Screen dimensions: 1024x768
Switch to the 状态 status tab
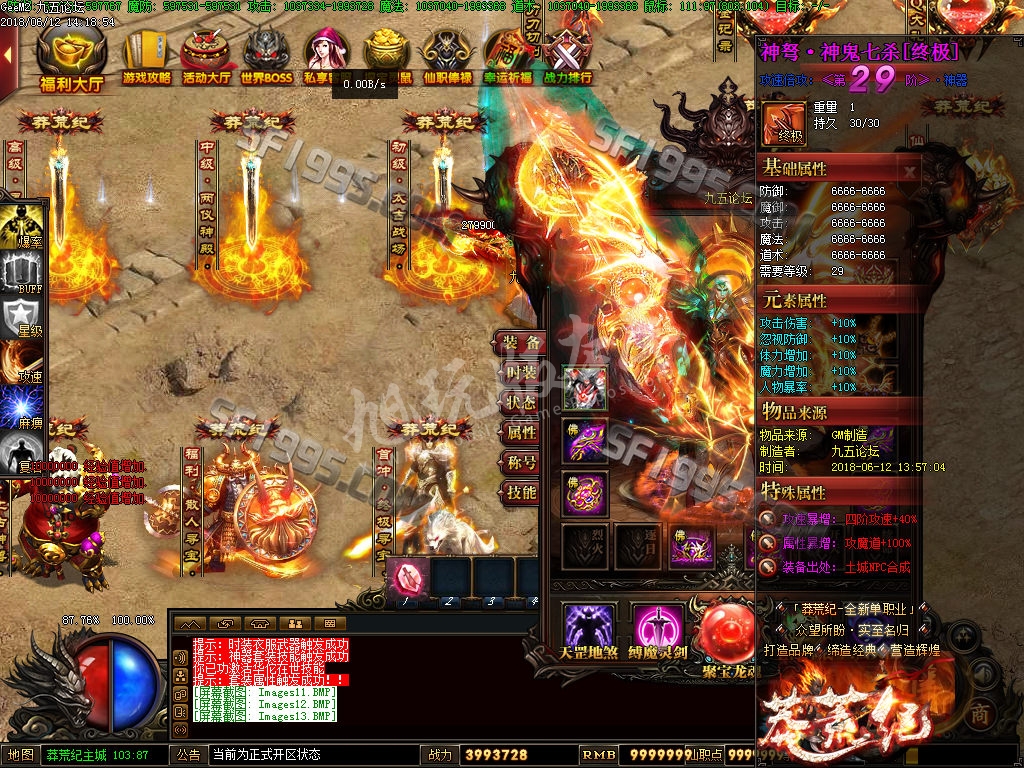tap(521, 403)
